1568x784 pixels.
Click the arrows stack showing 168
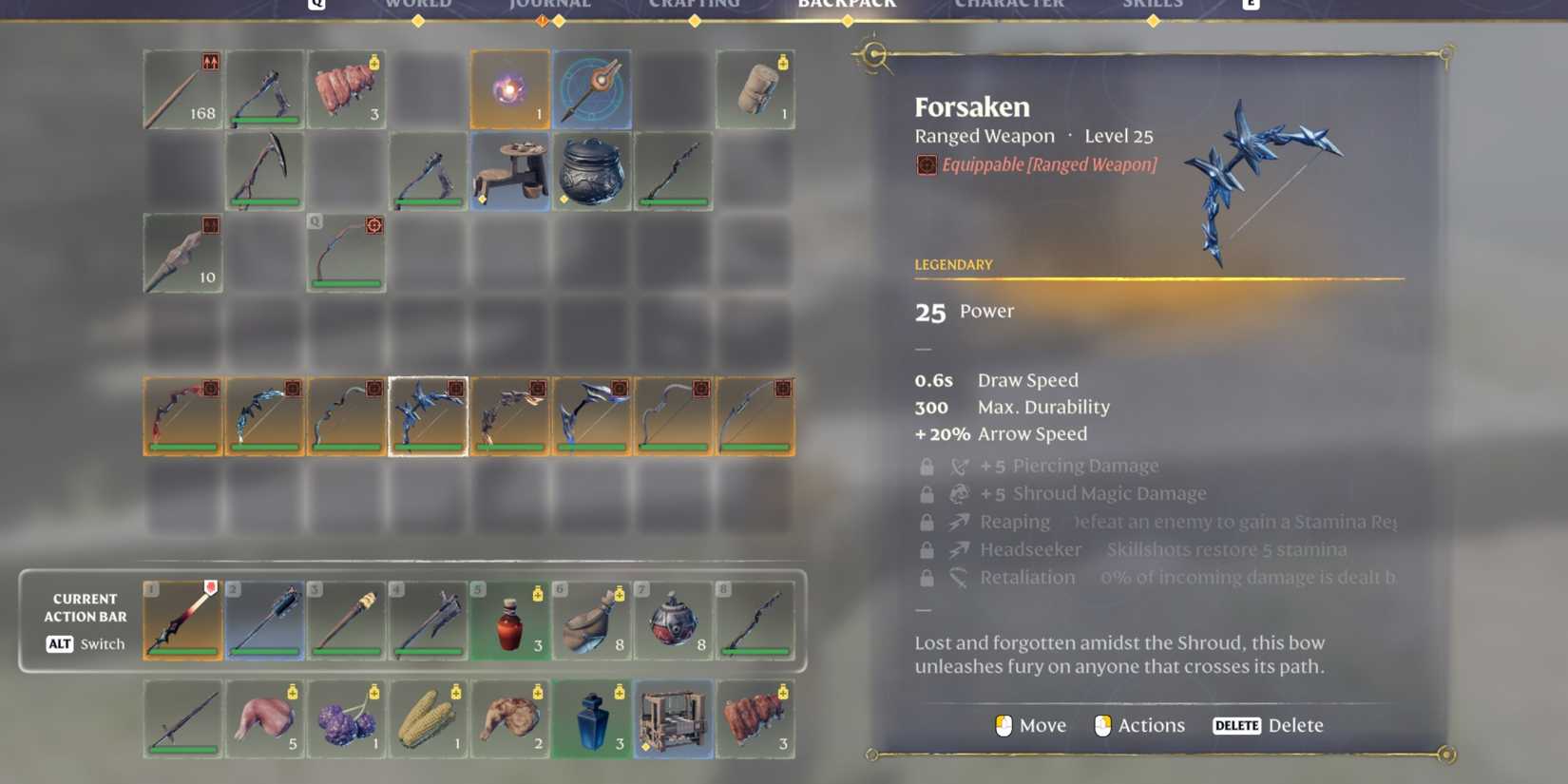[x=182, y=88]
